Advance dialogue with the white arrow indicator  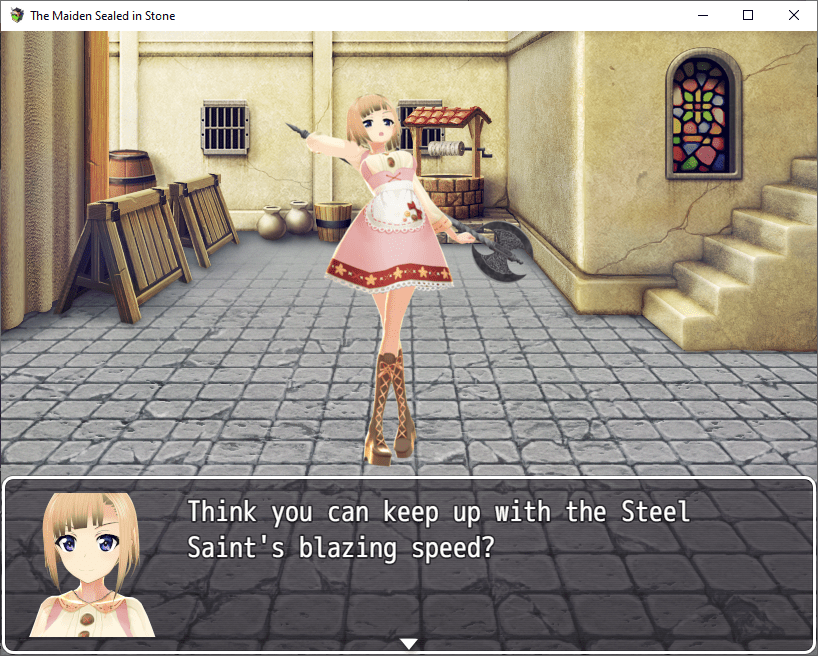tap(408, 643)
